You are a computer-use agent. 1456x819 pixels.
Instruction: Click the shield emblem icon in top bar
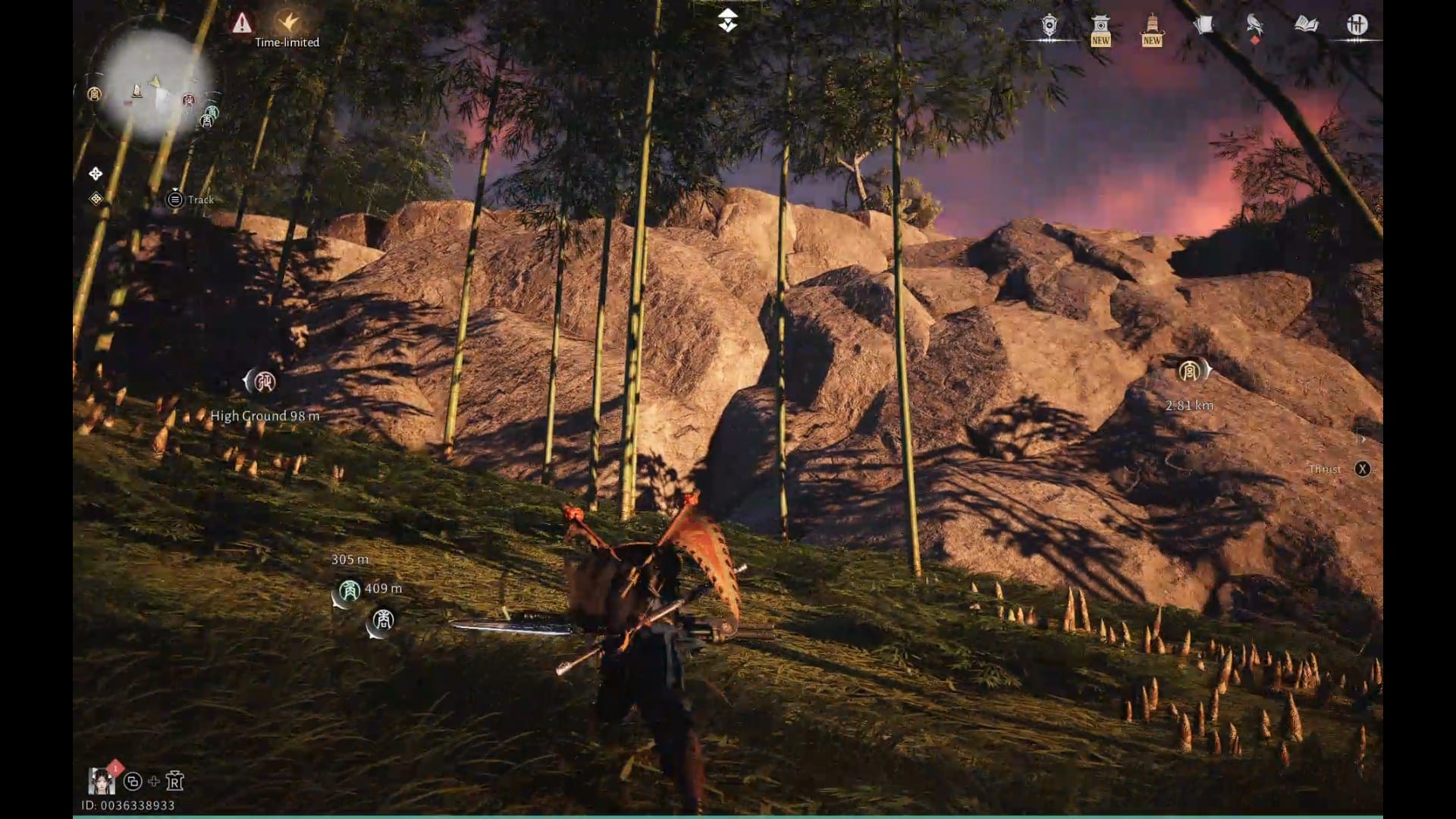pos(1049,27)
